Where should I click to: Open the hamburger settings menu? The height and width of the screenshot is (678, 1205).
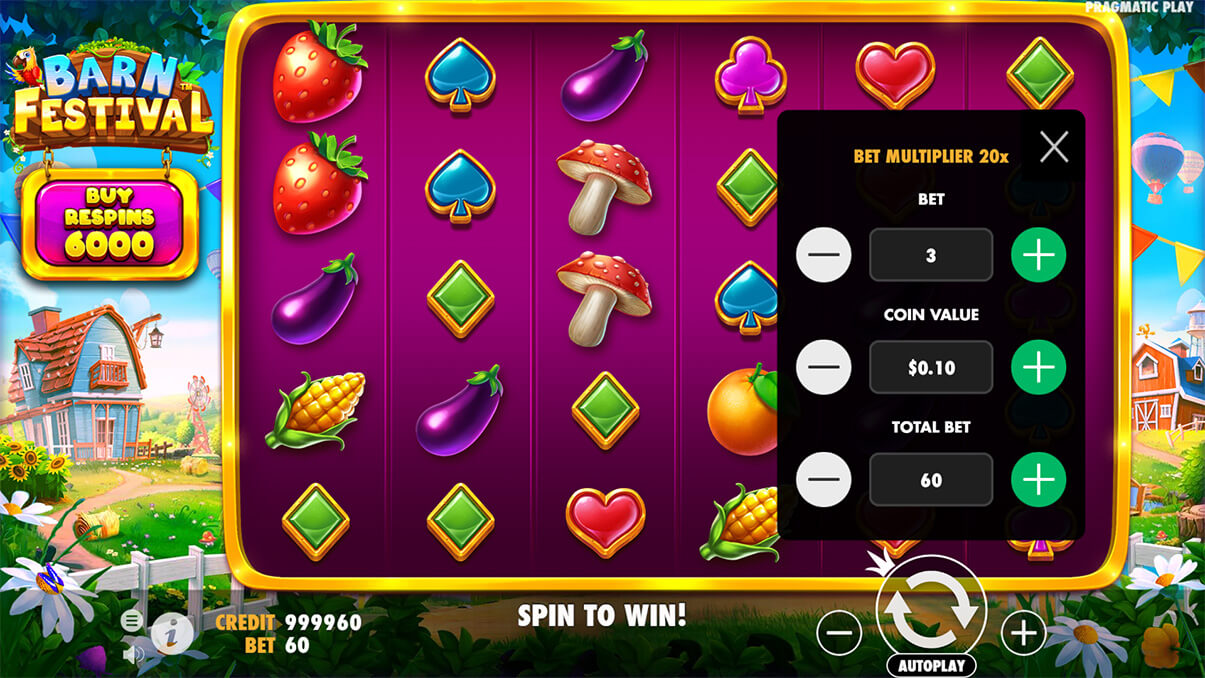click(x=131, y=621)
